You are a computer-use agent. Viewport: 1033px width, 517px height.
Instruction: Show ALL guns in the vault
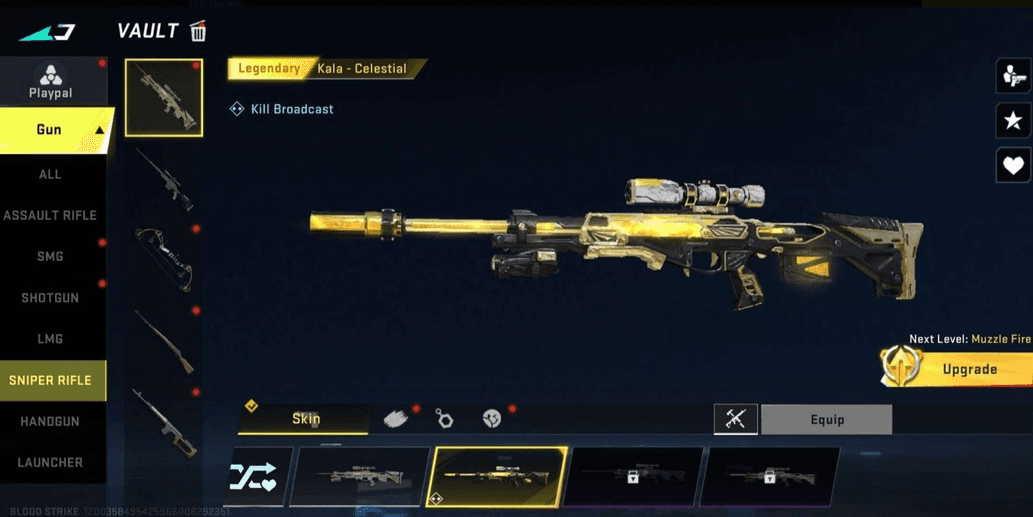(x=50, y=174)
